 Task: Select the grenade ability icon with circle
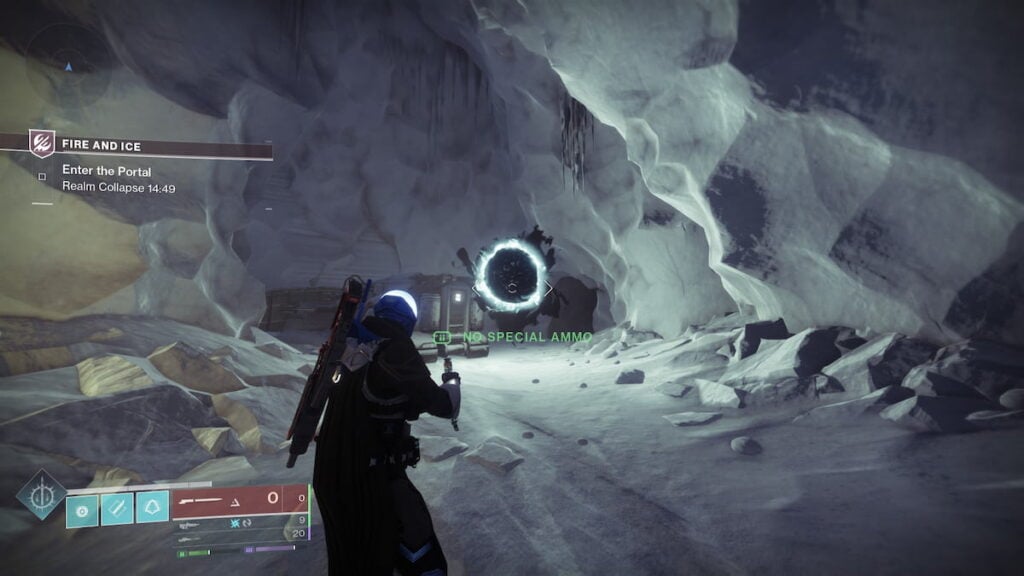(x=83, y=507)
